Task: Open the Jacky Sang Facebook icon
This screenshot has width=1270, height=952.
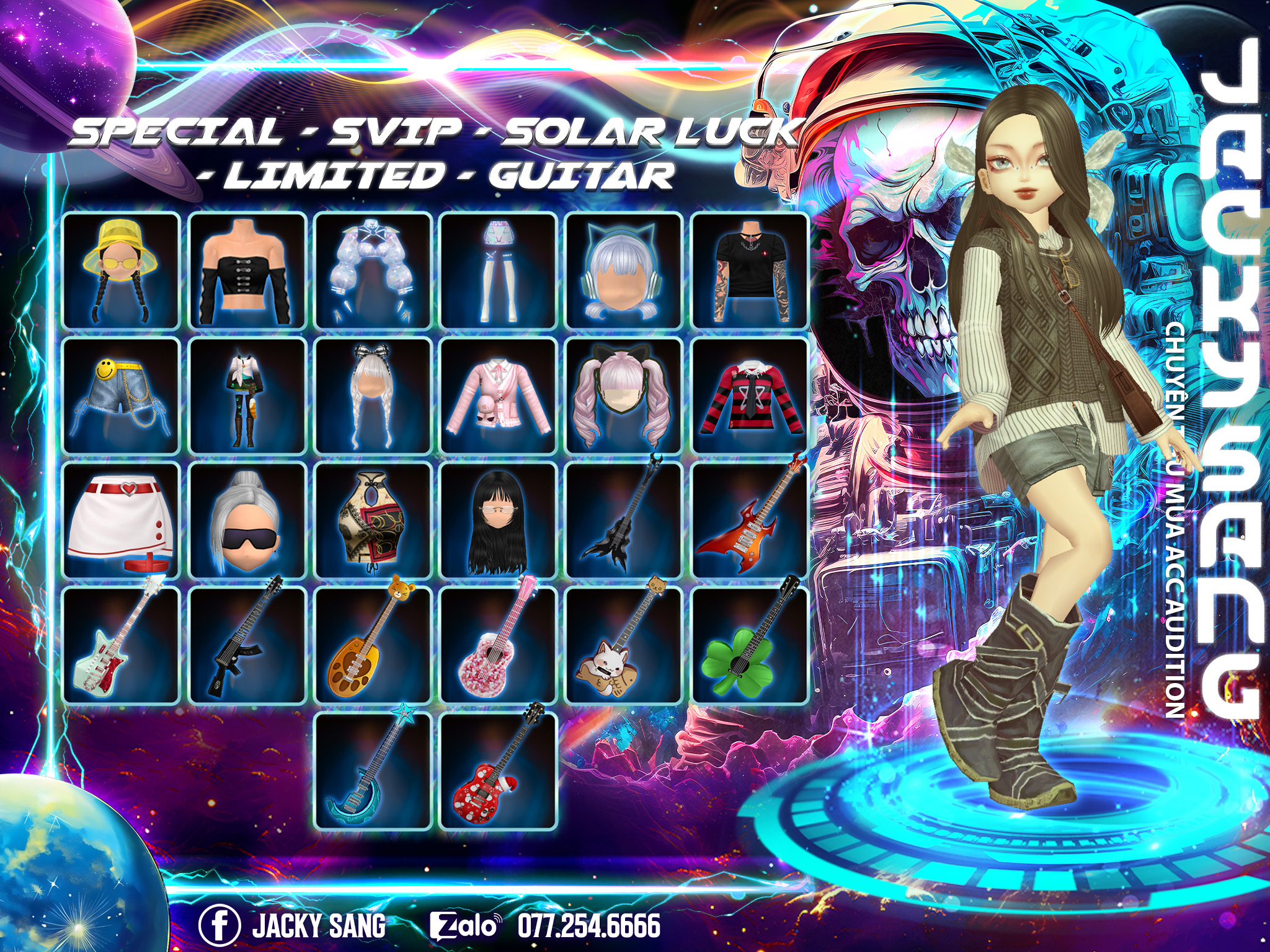Action: 220,925
